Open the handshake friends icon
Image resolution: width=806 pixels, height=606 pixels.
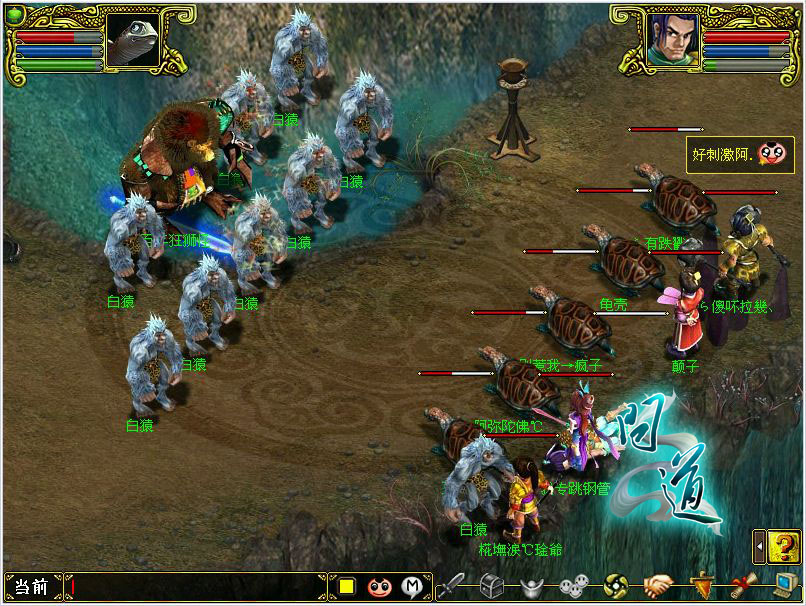click(x=657, y=586)
